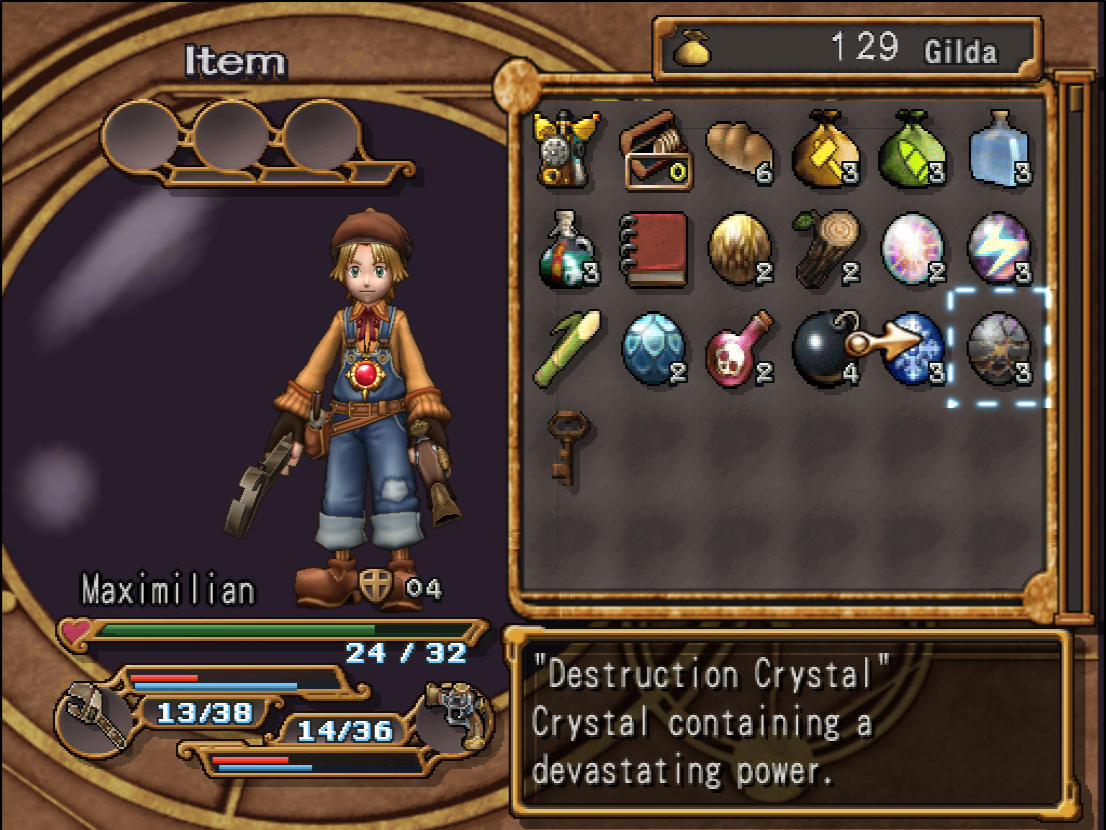The height and width of the screenshot is (830, 1106).
Task: Select the yellow robot gadget item
Action: pyautogui.click(x=566, y=148)
